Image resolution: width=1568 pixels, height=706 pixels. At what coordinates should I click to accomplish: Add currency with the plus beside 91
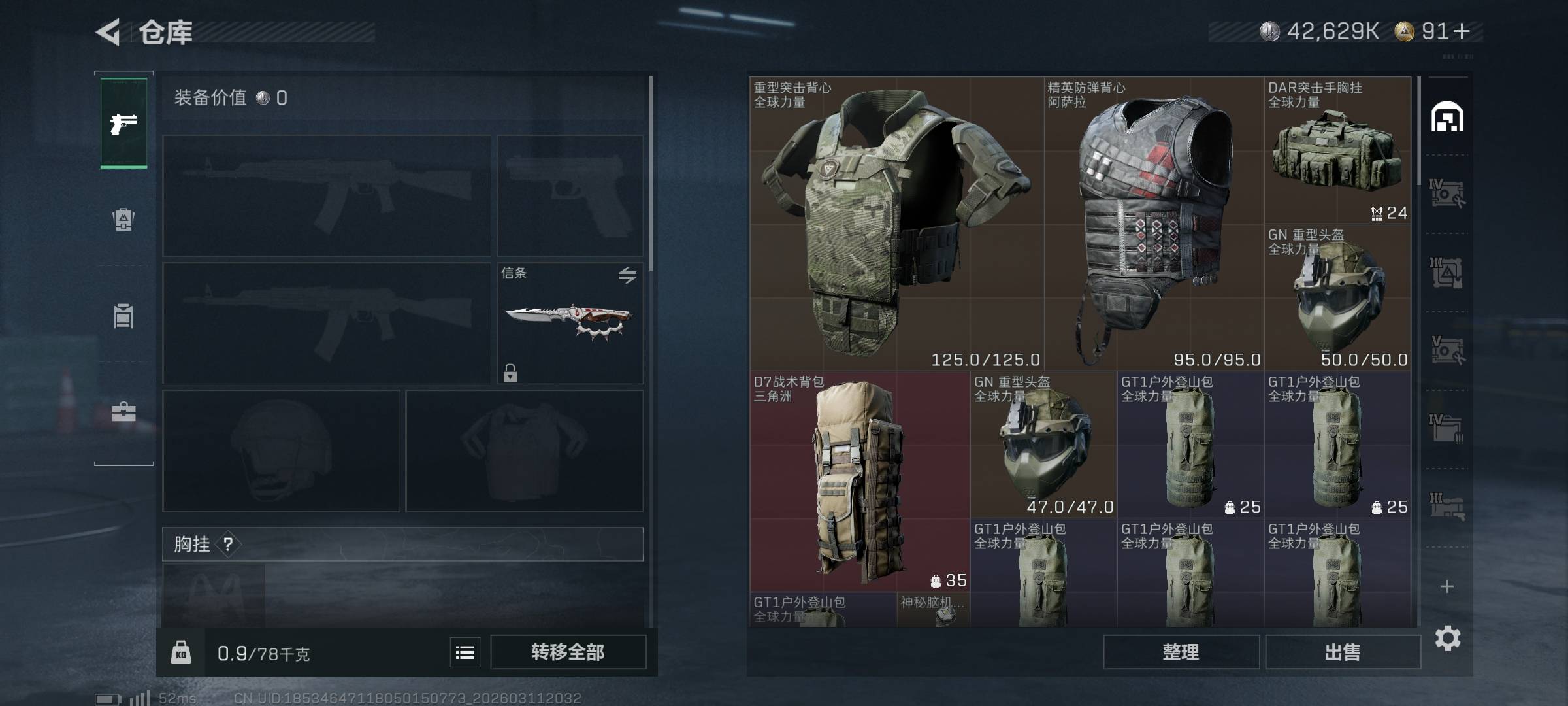click(1463, 31)
